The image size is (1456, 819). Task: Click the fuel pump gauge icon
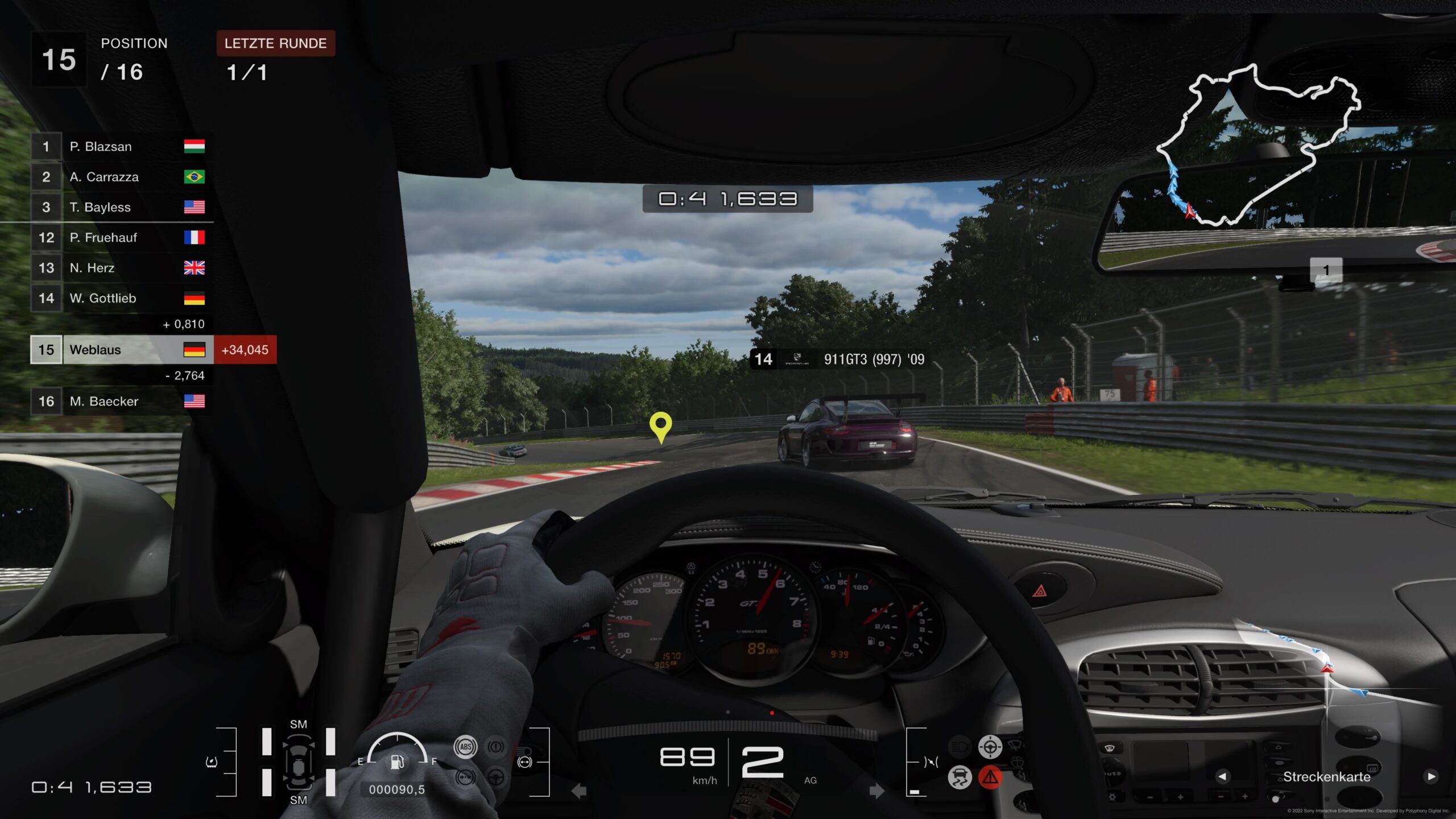(x=398, y=762)
